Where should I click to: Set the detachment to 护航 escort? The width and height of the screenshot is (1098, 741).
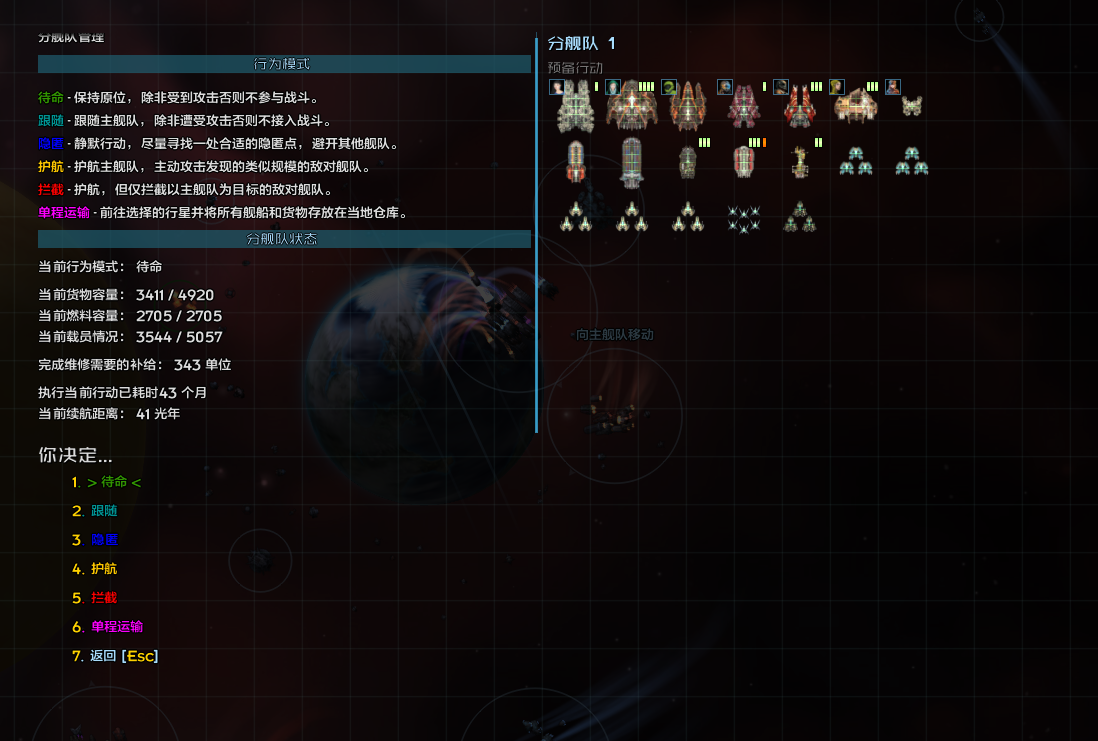coord(104,569)
